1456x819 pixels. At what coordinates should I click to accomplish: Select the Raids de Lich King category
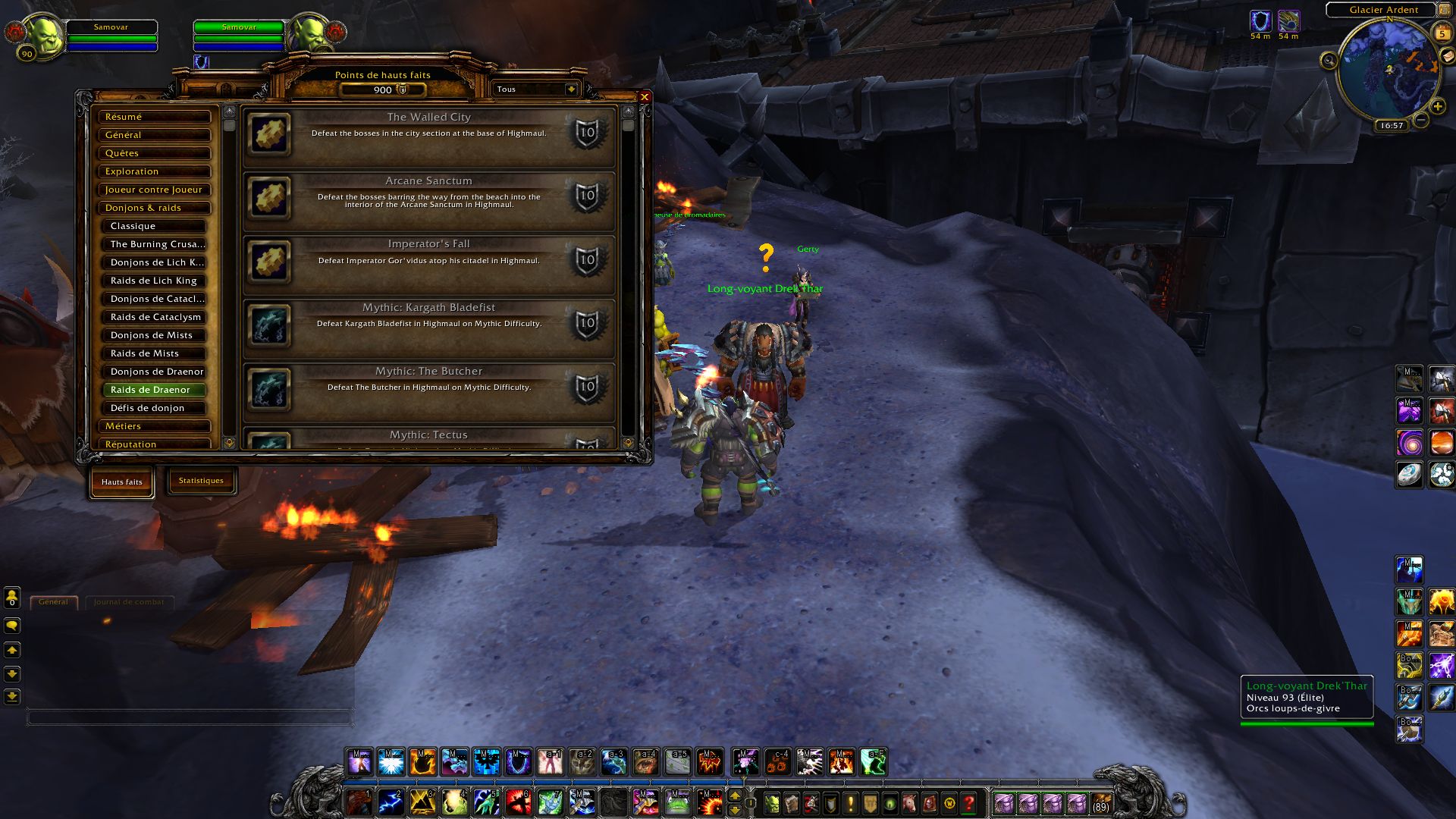pyautogui.click(x=155, y=280)
